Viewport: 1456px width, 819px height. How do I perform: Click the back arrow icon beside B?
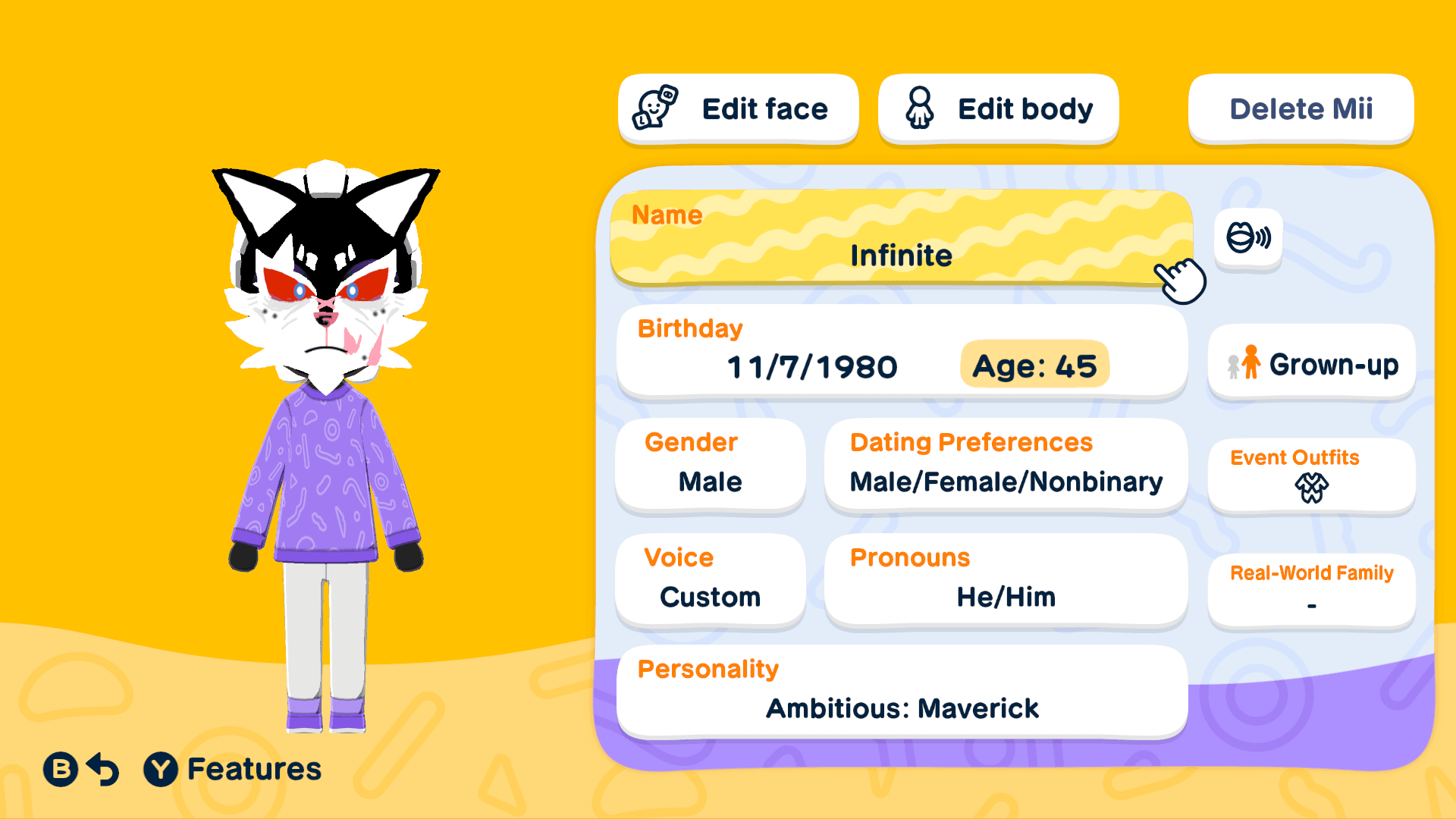pyautogui.click(x=102, y=769)
